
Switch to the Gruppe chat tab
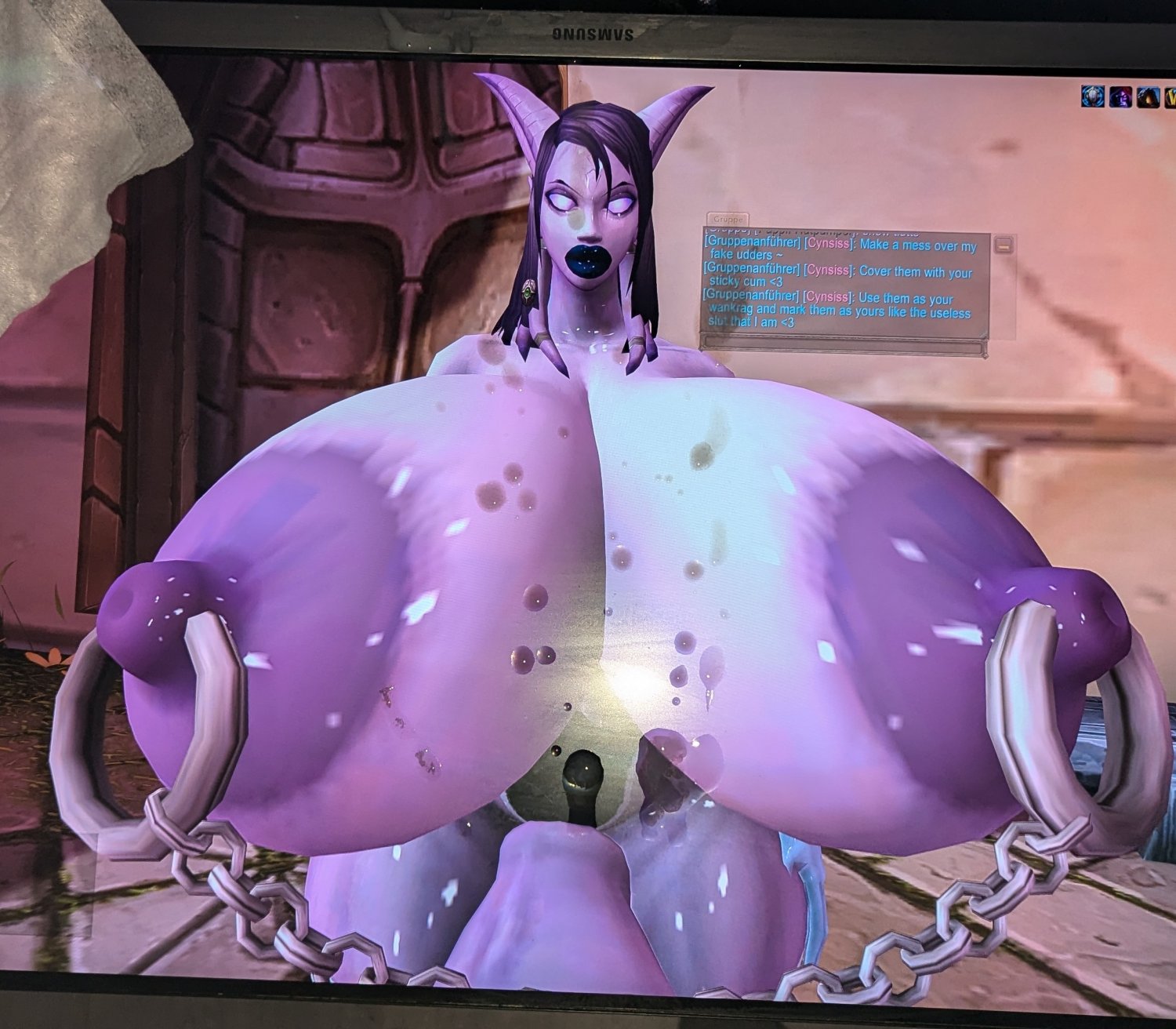728,219
